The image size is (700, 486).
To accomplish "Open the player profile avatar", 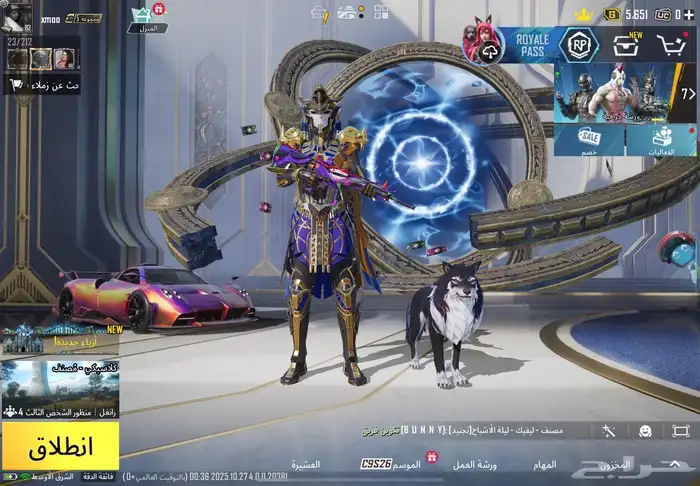I will point(17,13).
